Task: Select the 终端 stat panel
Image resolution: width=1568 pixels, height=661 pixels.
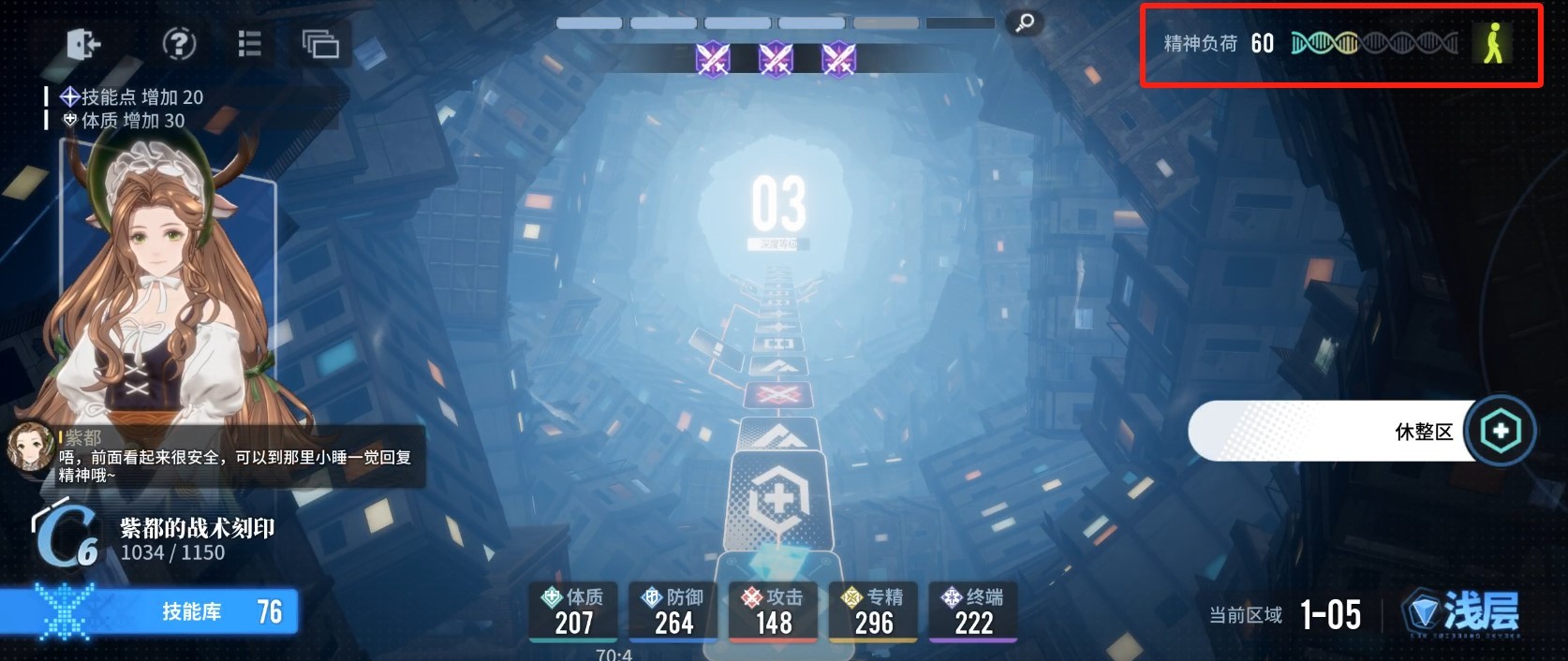Action: pyautogui.click(x=974, y=611)
